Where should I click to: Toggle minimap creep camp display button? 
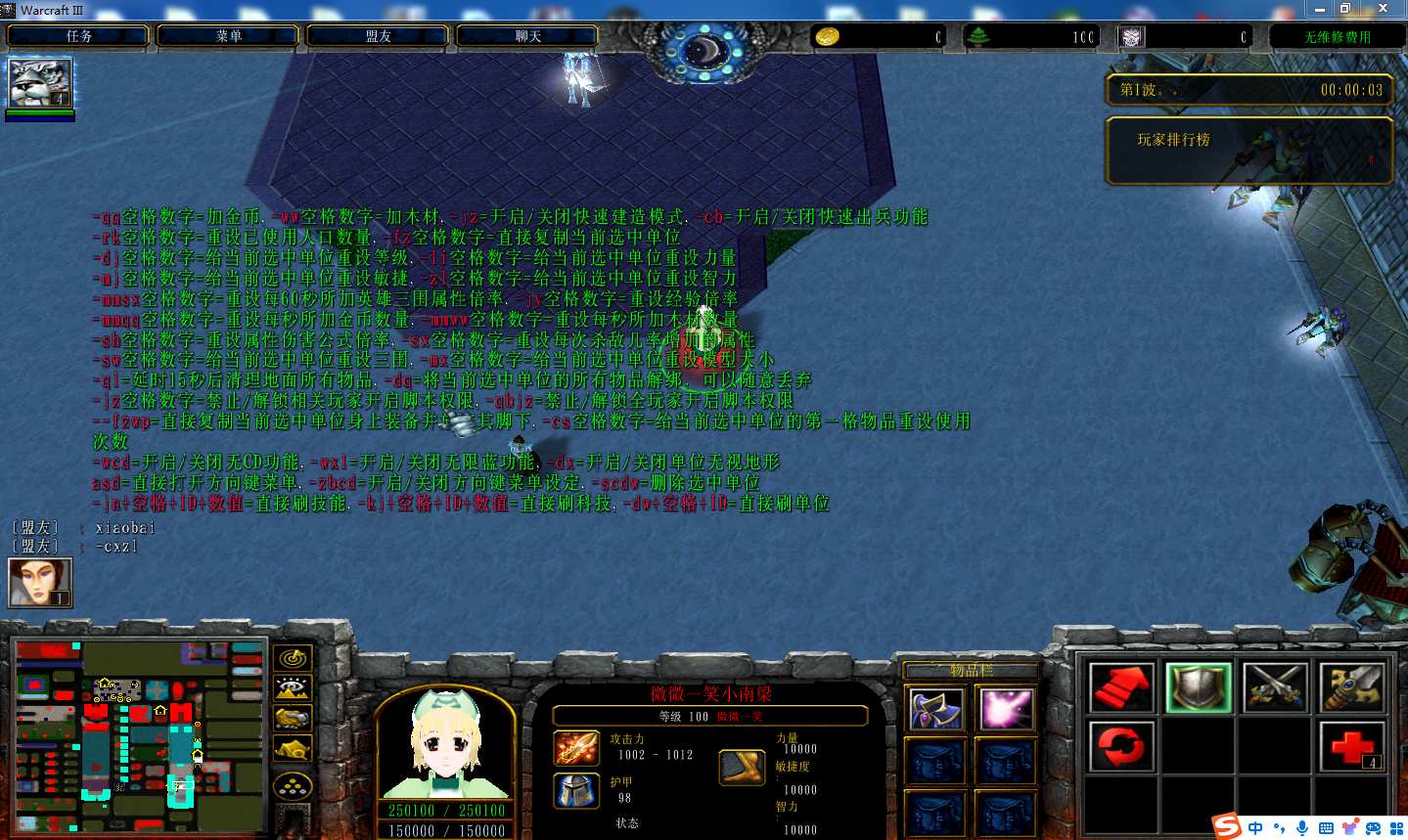click(293, 750)
